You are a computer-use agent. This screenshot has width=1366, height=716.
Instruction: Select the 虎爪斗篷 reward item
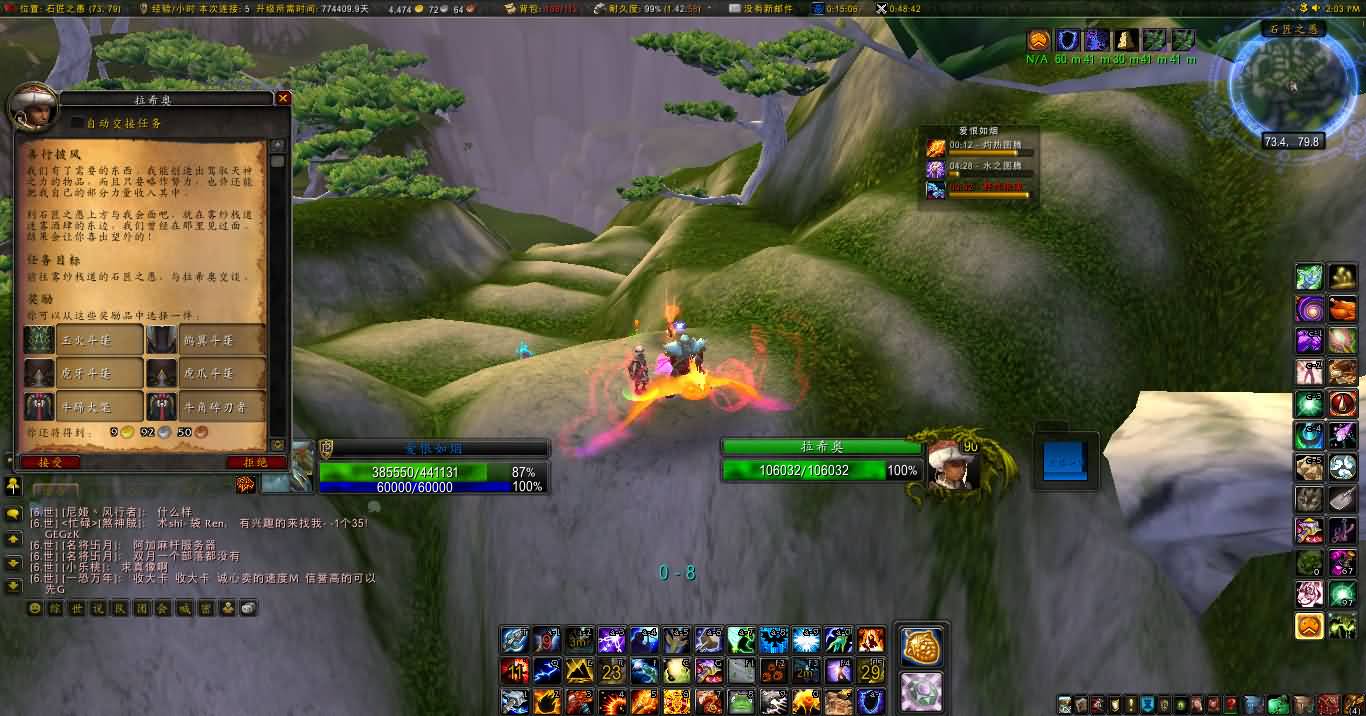coord(162,373)
